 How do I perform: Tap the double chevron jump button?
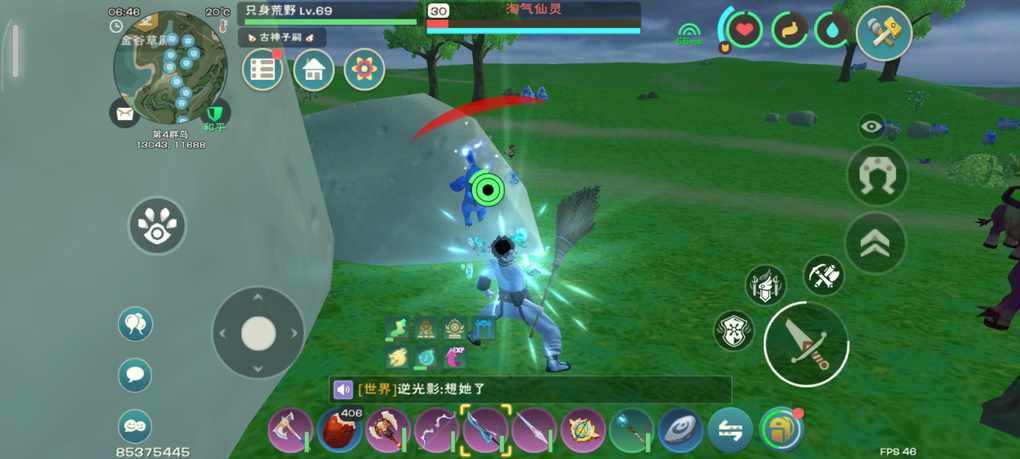click(x=875, y=242)
